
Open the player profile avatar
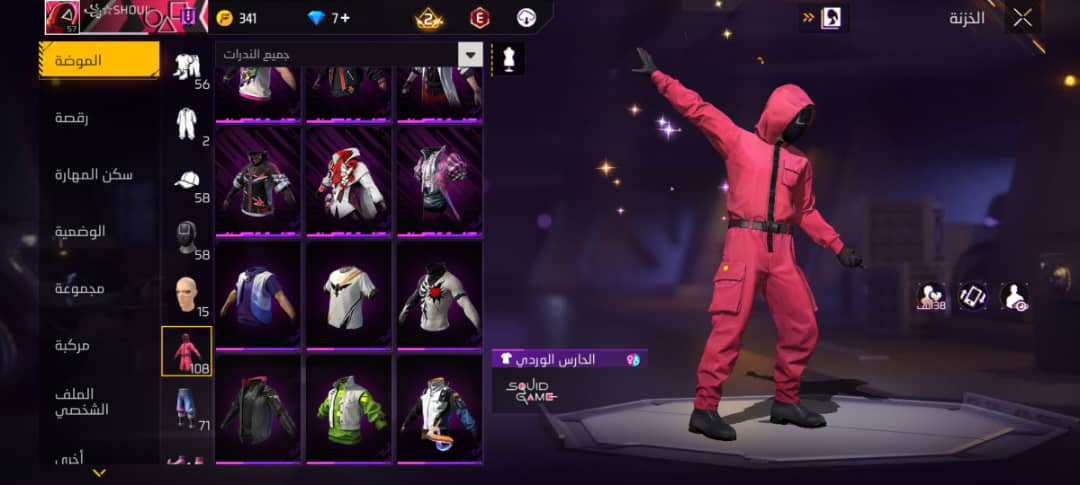[60, 17]
